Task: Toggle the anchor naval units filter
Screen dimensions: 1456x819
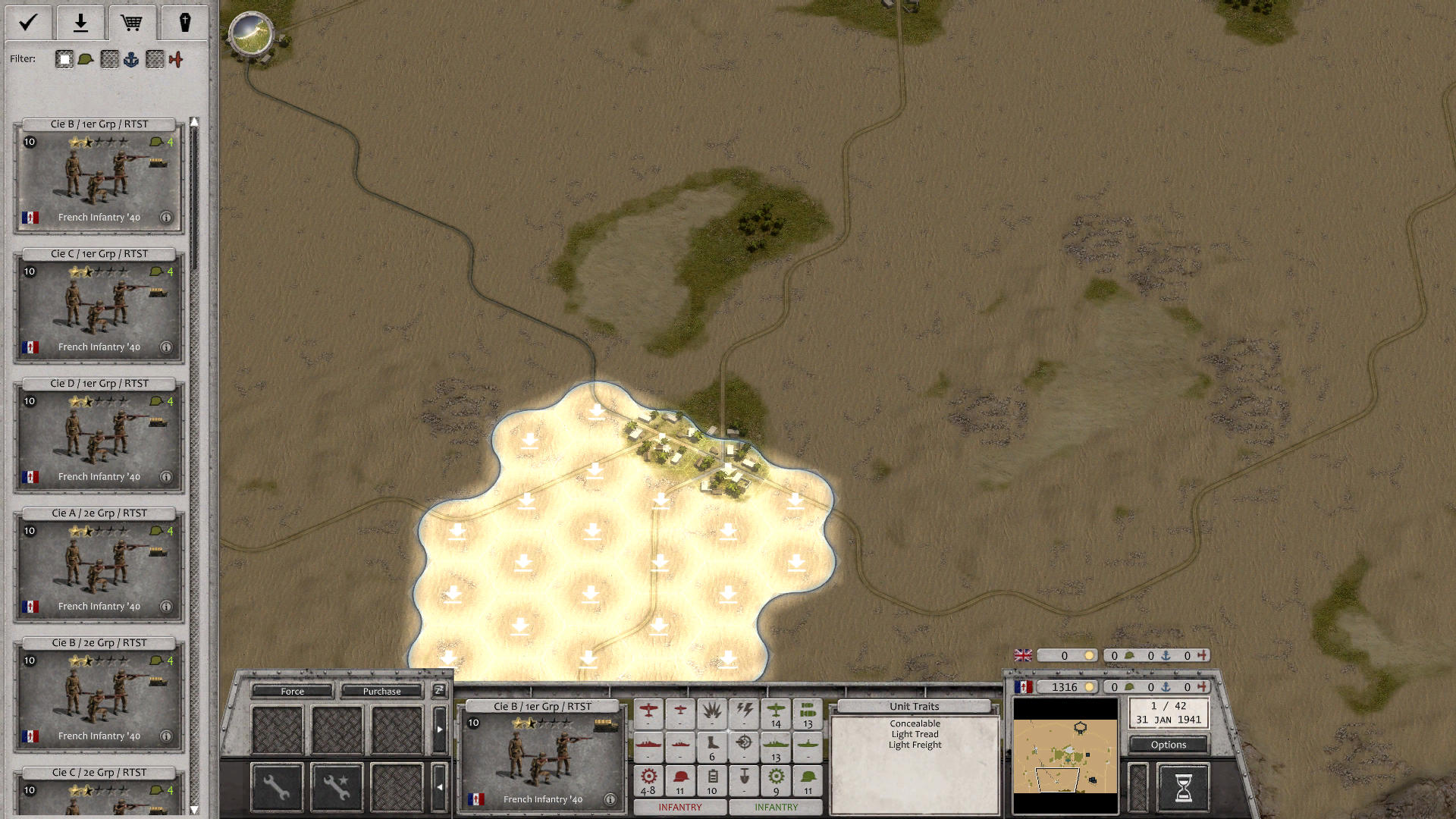Action: [131, 58]
